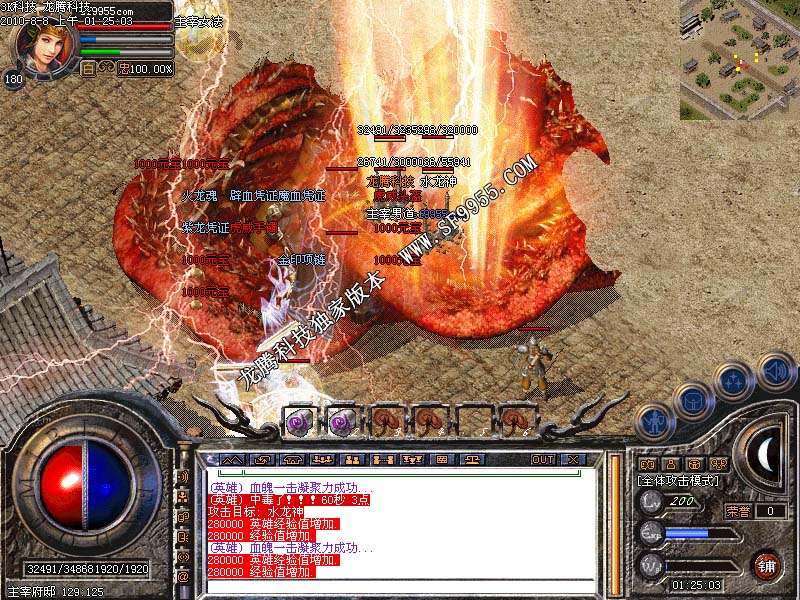Screen dimensions: 800x600
Task: Open the red shop button
Action: 767,565
